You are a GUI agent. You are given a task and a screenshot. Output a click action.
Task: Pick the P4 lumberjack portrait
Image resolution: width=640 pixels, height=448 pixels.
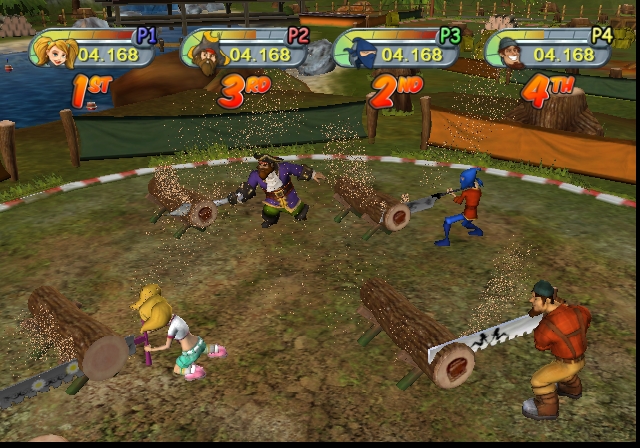pyautogui.click(x=508, y=50)
